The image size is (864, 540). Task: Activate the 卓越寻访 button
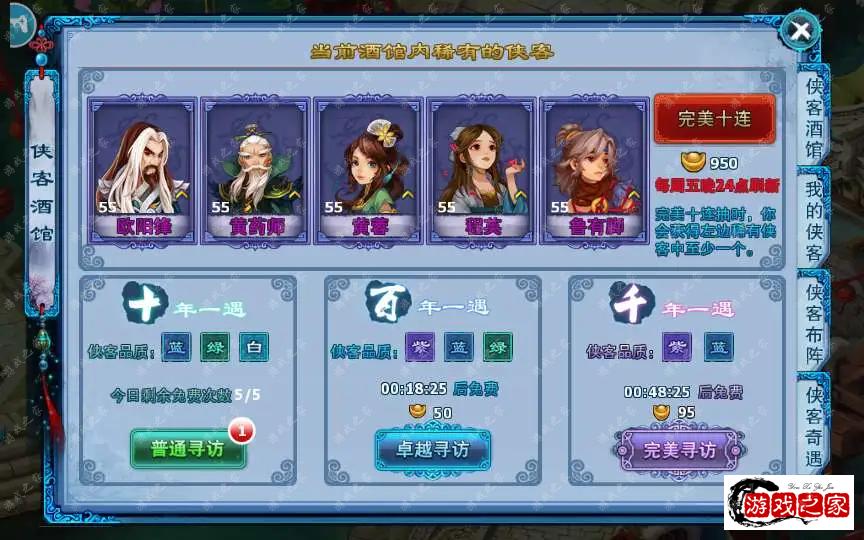coord(432,450)
